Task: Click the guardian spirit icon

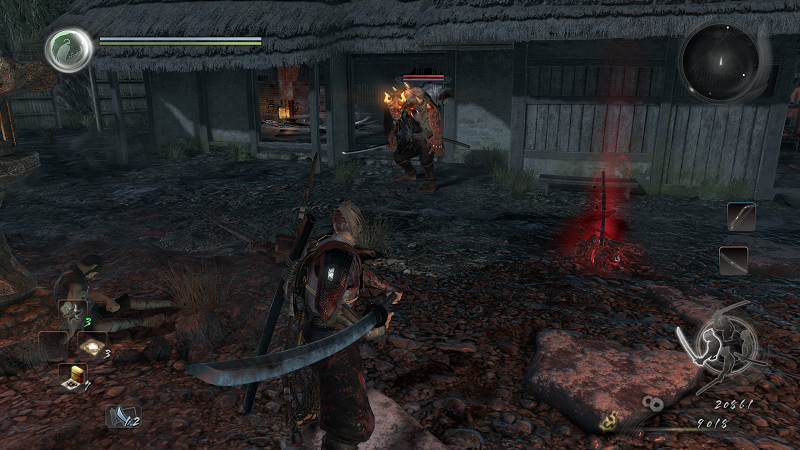Action: pos(68,50)
